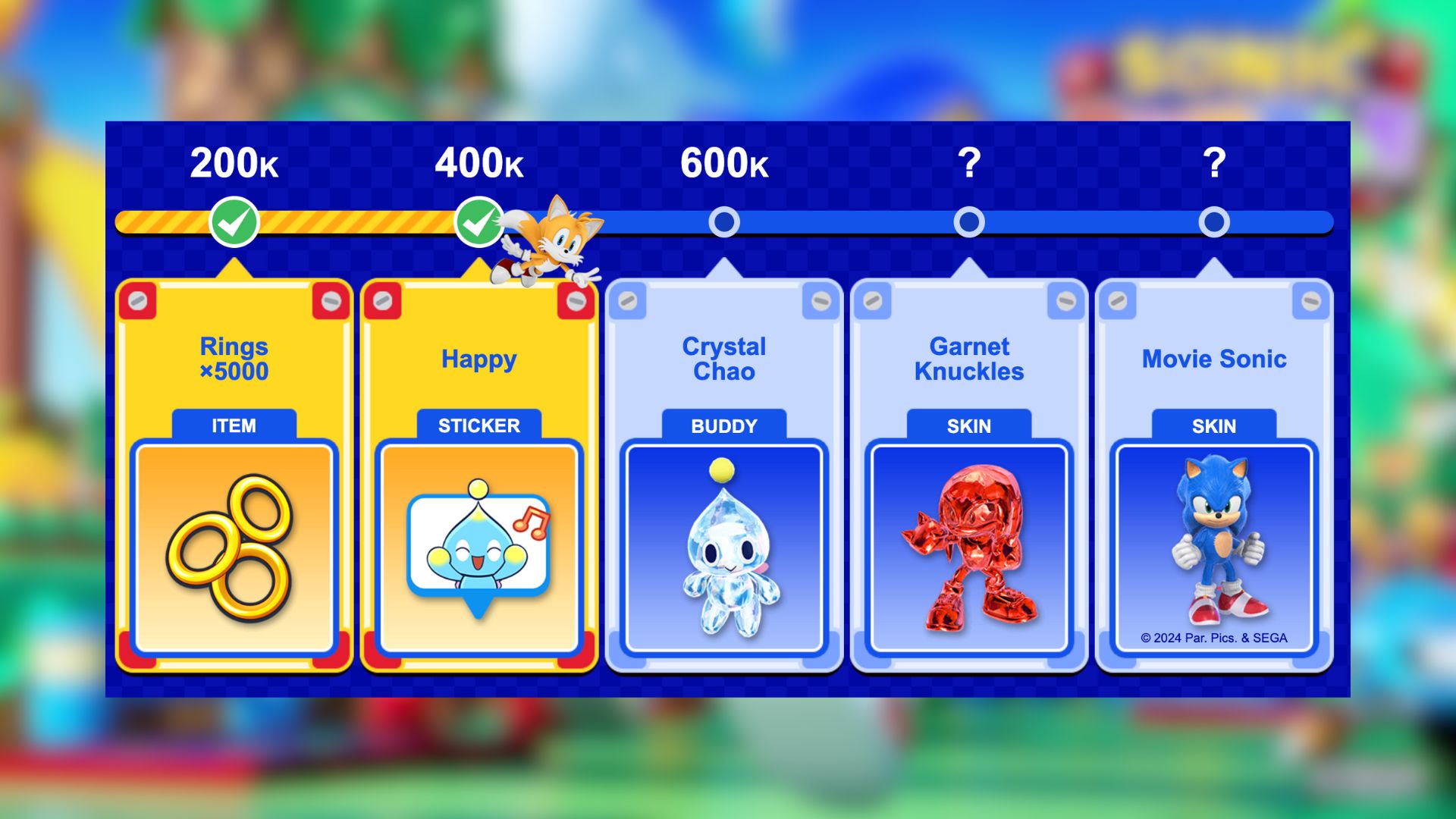This screenshot has width=1456, height=819.
Task: Select the Garnet Knuckles skin preview
Action: (968, 546)
